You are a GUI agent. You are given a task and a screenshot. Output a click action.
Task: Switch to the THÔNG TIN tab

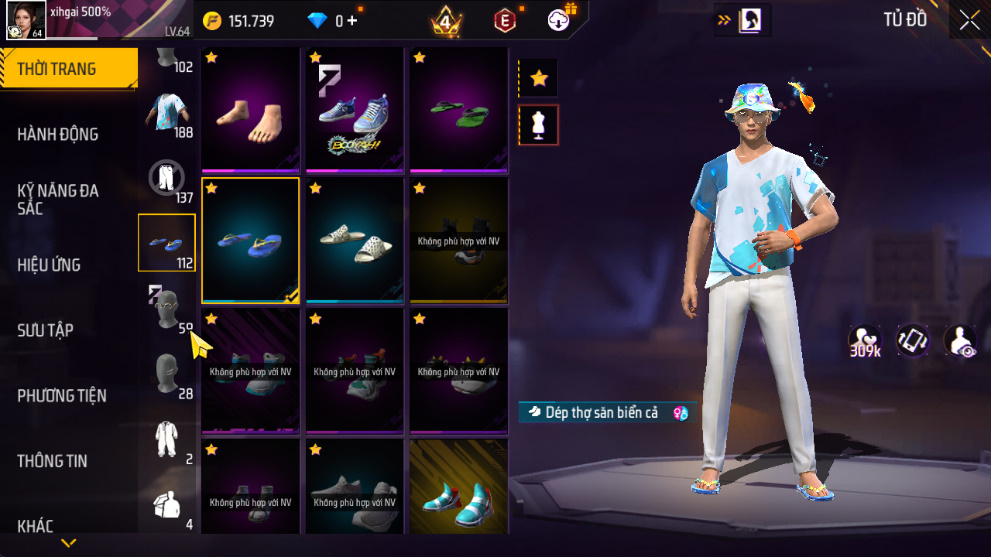click(x=52, y=461)
